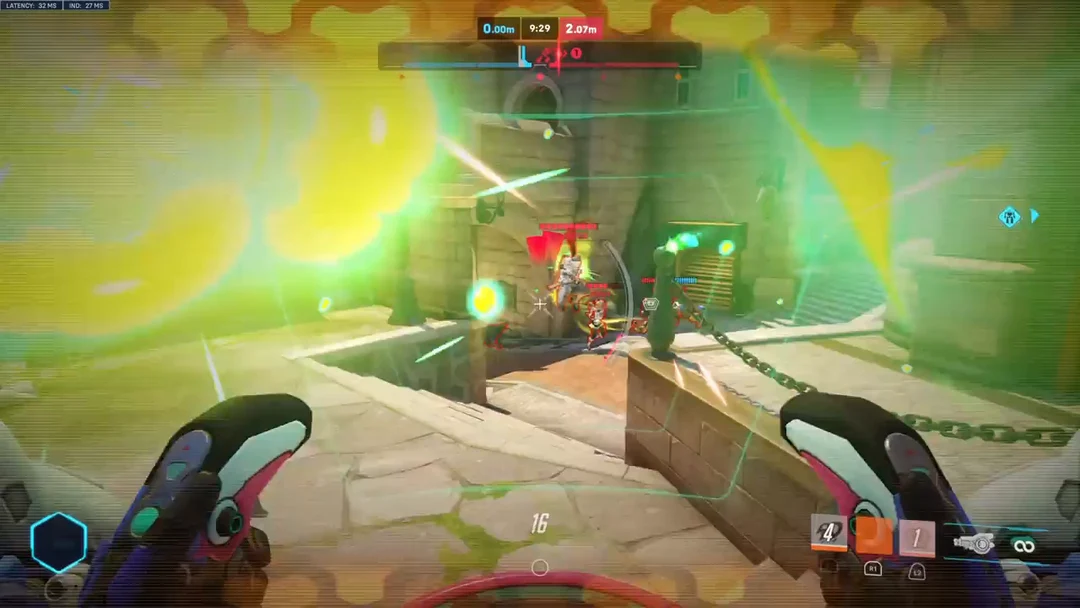Image resolution: width=1080 pixels, height=608 pixels.
Task: Trigger the pink ability showing 1
Action: pyautogui.click(x=916, y=538)
